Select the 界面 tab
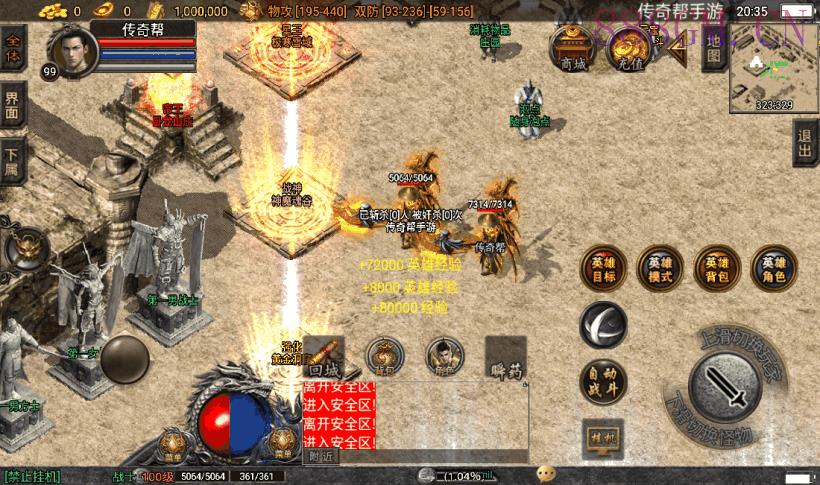The height and width of the screenshot is (485, 820). click(x=13, y=103)
